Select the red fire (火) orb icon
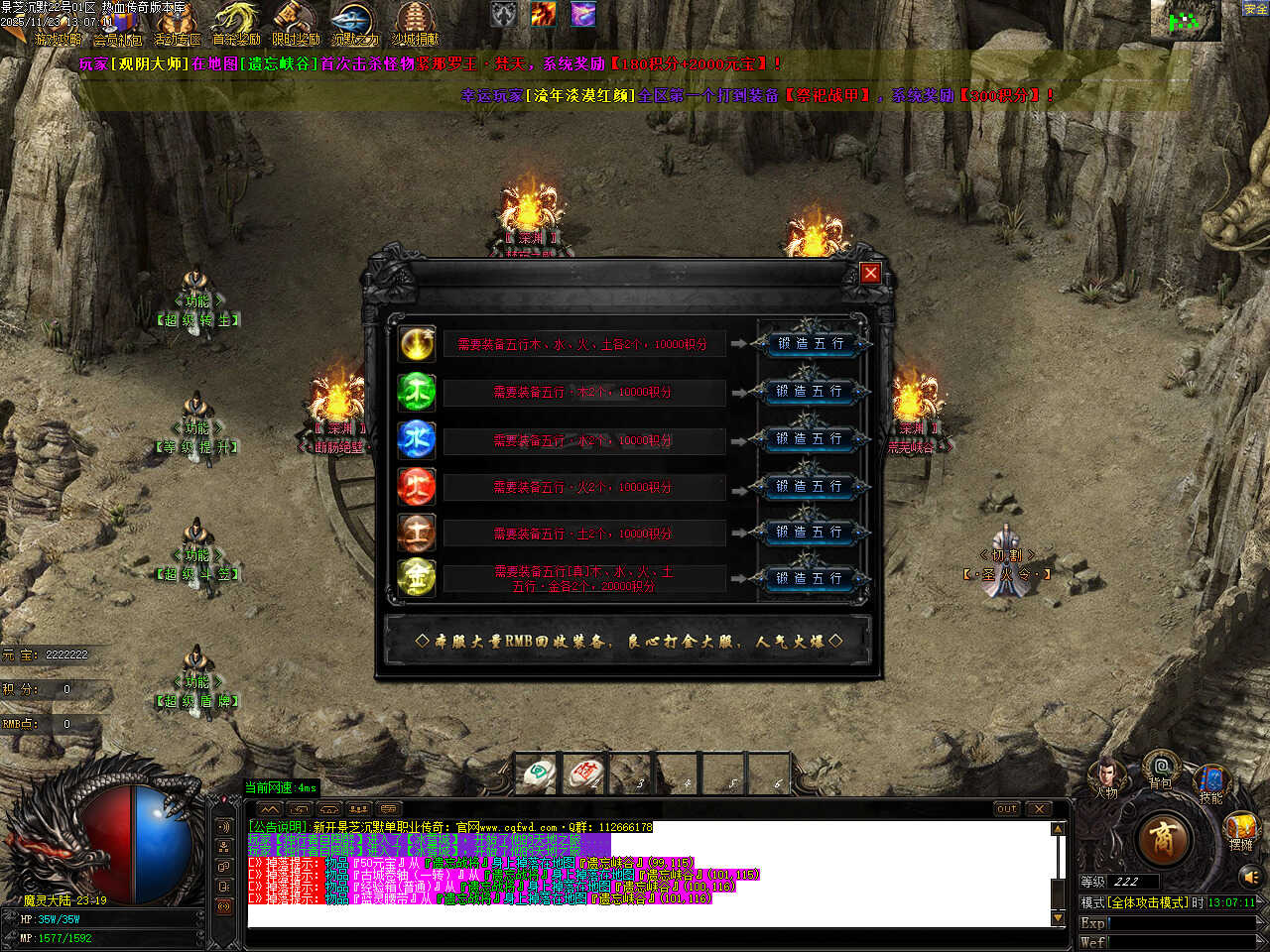Screen dimensions: 1270x952 coord(417,486)
